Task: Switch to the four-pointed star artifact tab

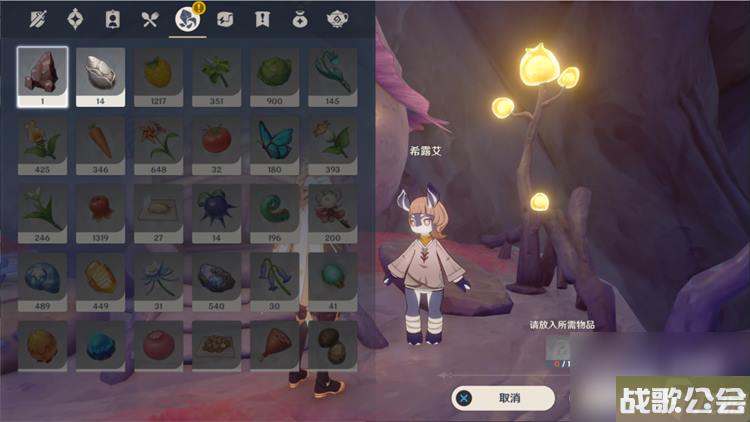Action: 75,18
